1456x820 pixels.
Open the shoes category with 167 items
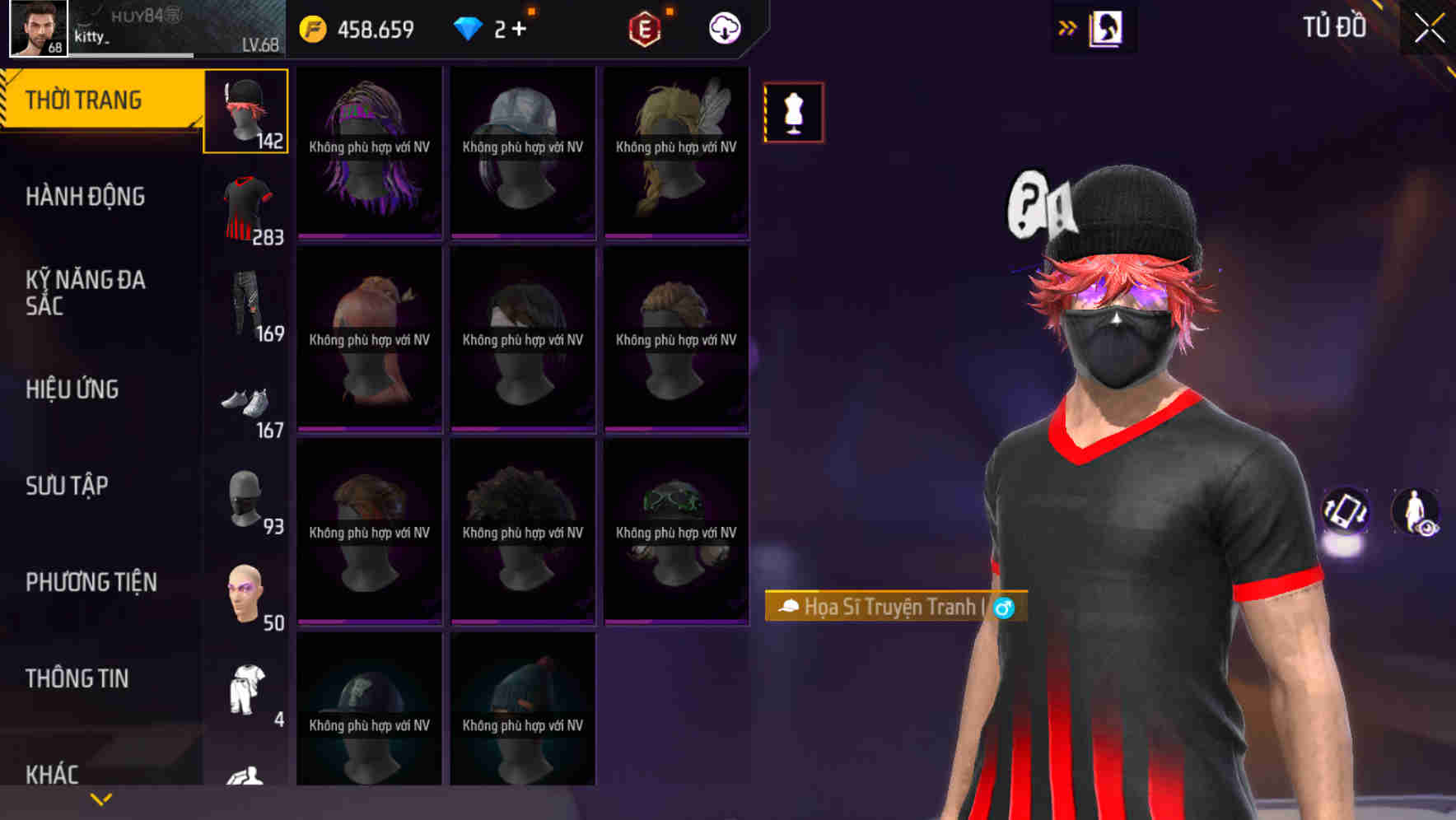tap(245, 403)
